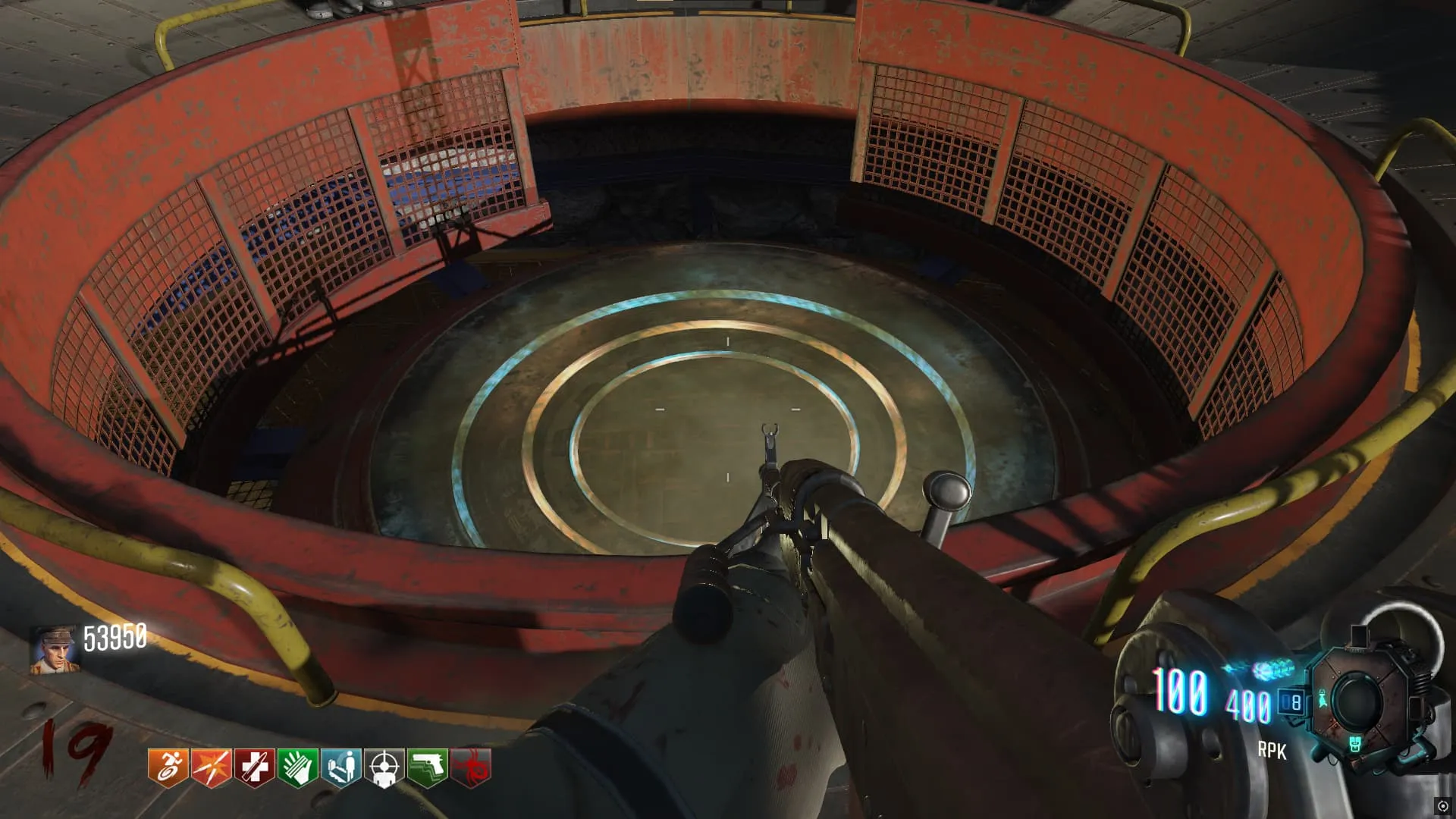The image size is (1456, 819).
Task: Click the red Widow's Wine spider perk
Action: (471, 767)
